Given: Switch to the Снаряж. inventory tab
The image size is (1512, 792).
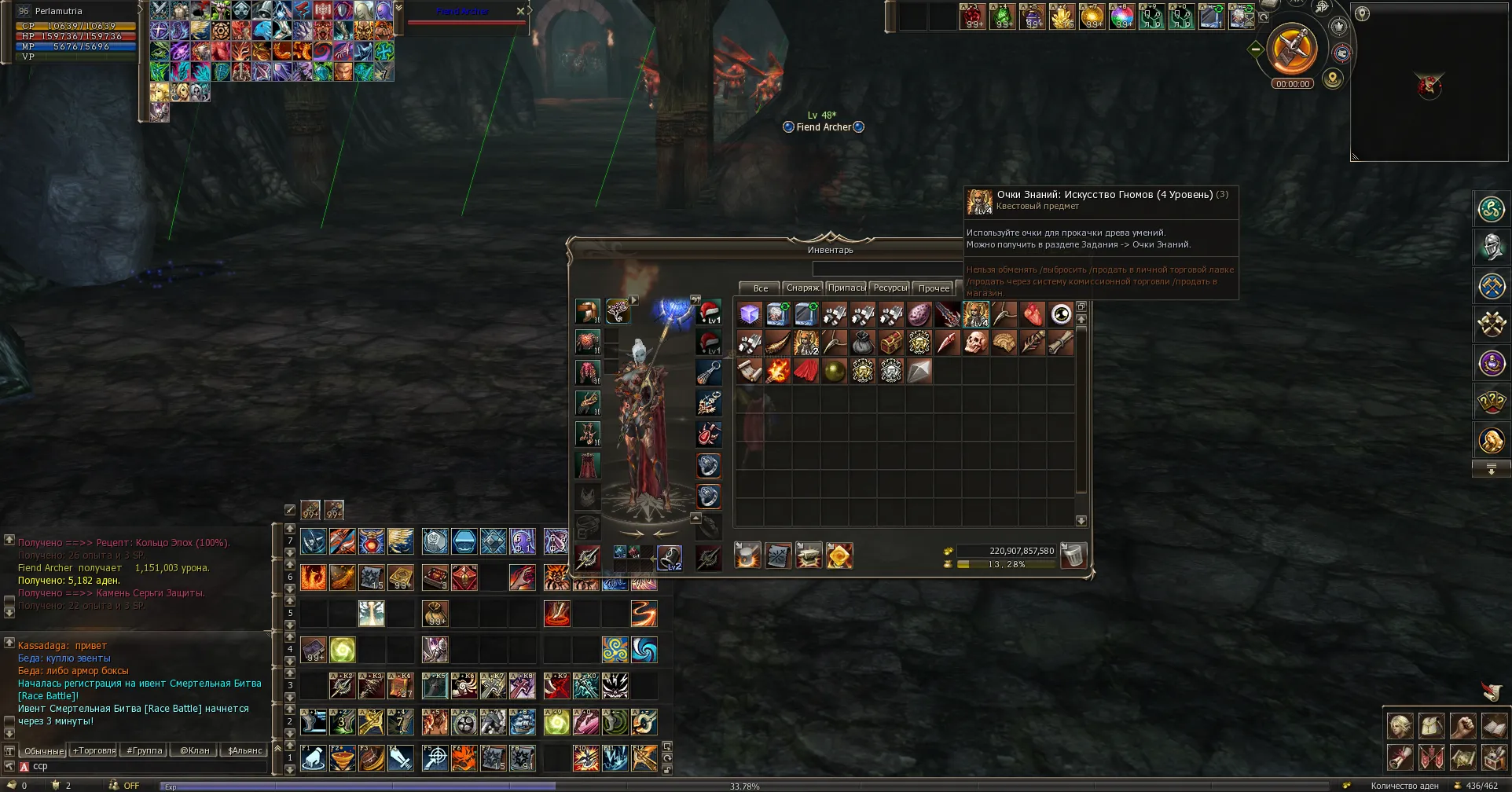Looking at the screenshot, I should [802, 288].
